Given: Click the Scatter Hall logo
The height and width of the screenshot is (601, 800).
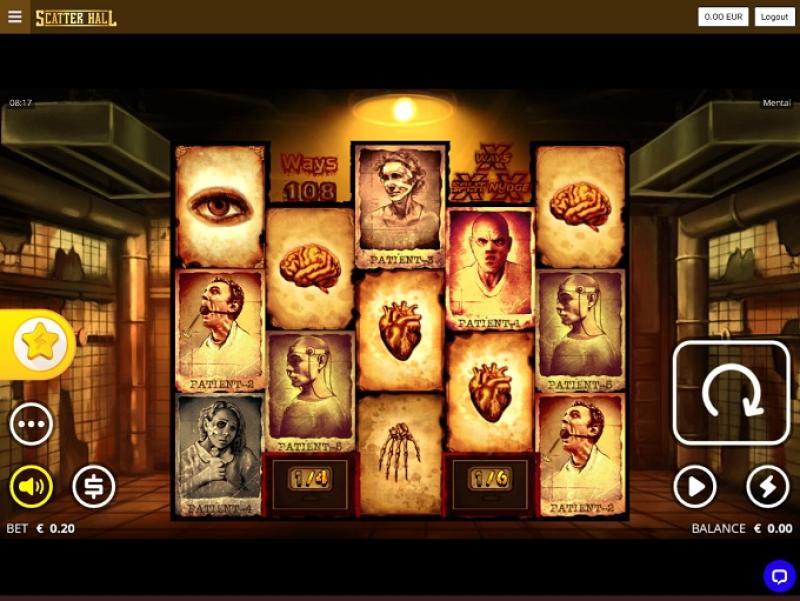Looking at the screenshot, I should pos(76,18).
